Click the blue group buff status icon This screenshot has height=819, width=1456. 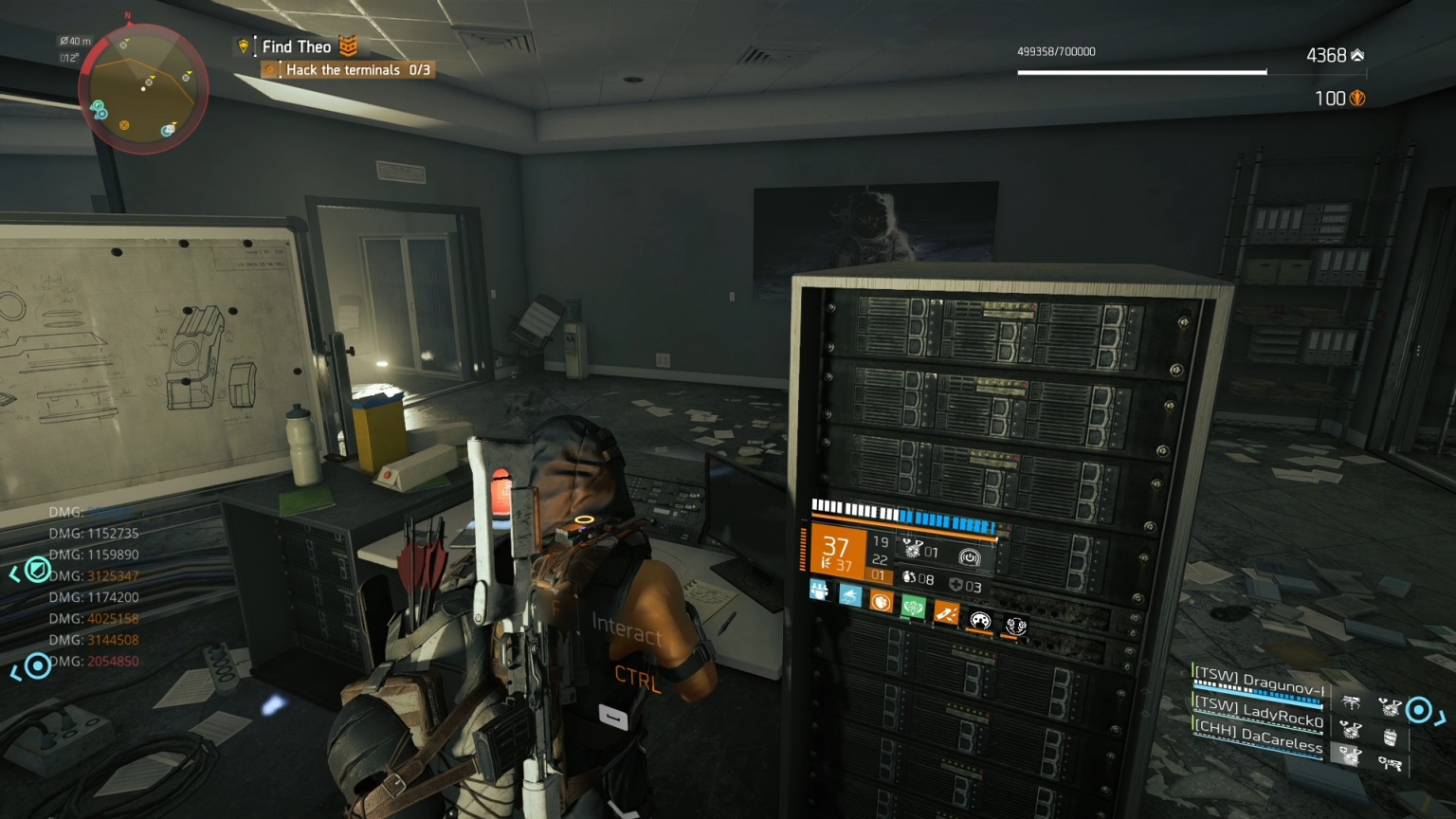click(819, 591)
